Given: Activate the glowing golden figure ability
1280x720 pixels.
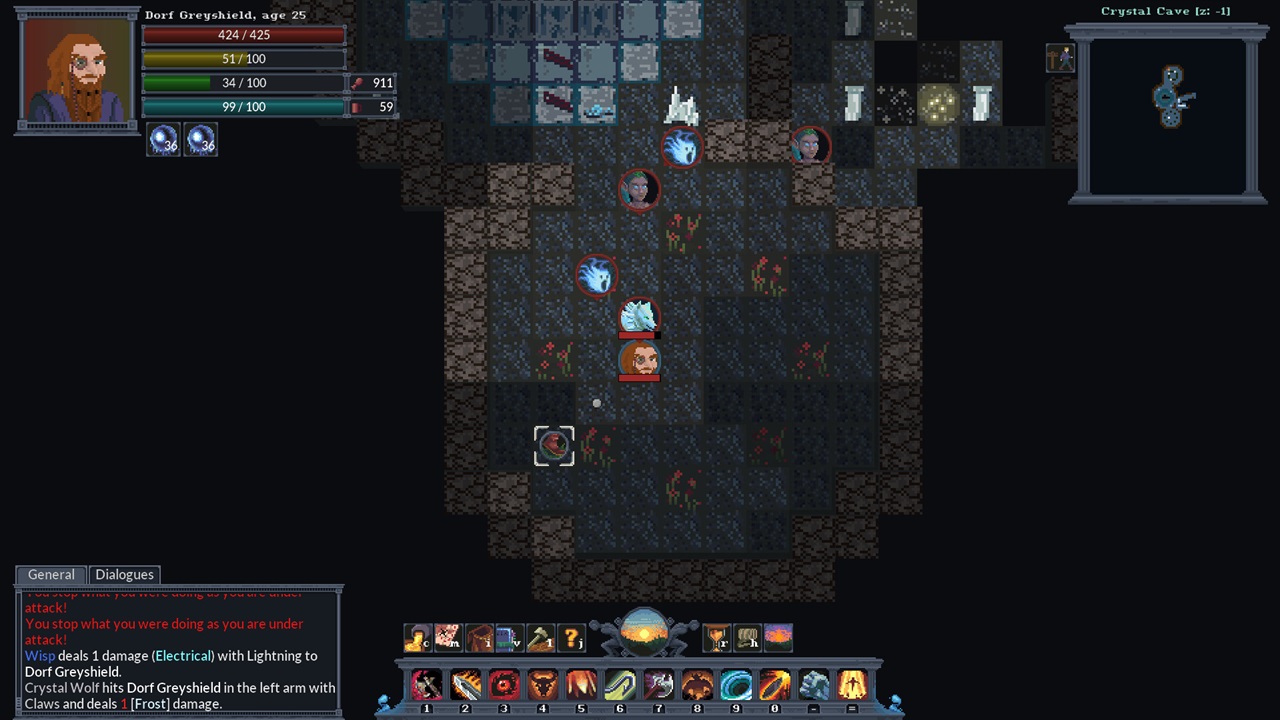Looking at the screenshot, I should [x=852, y=685].
